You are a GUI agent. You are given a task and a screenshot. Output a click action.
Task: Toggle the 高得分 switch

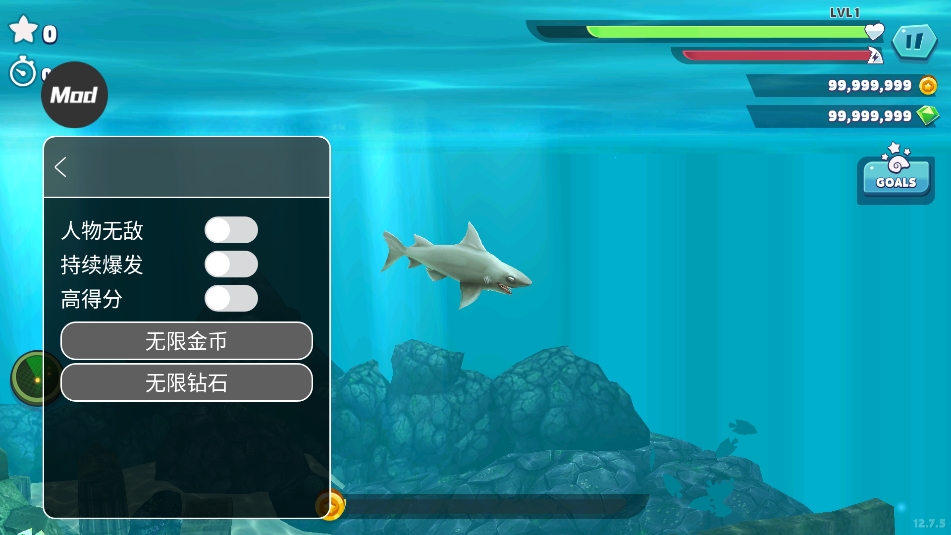(x=231, y=299)
